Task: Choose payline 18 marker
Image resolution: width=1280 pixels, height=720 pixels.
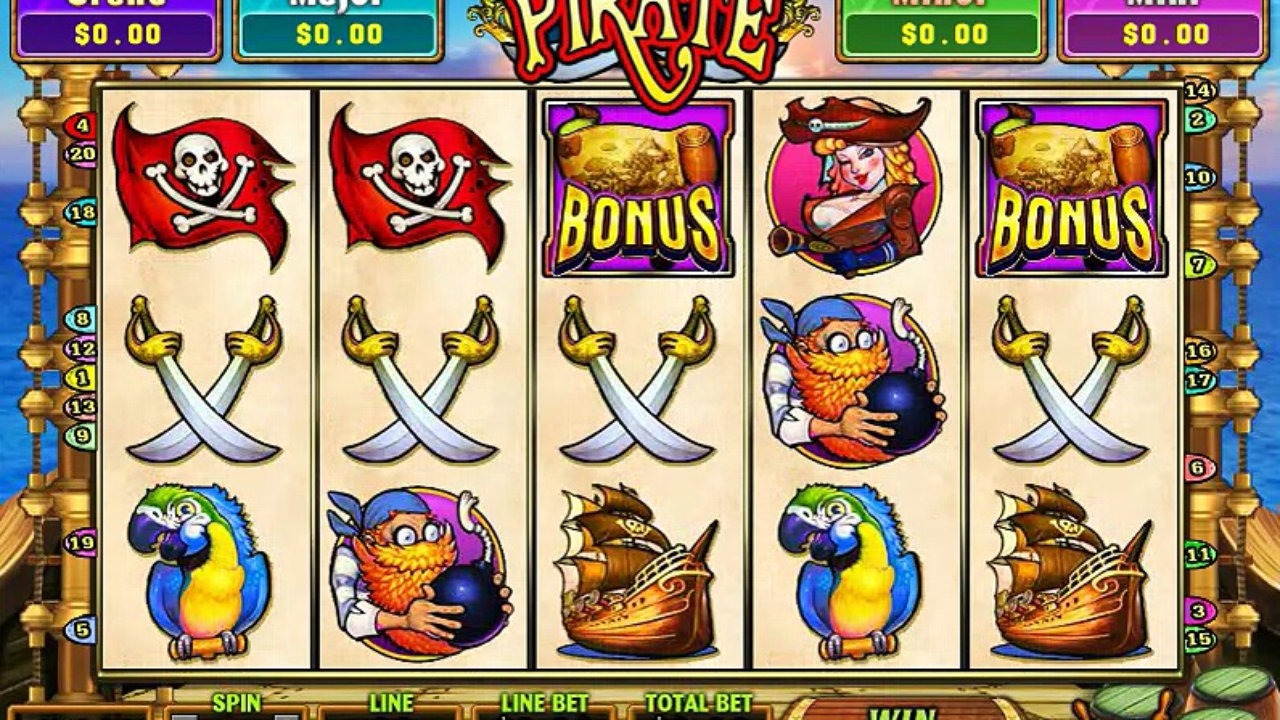Action: (x=81, y=212)
